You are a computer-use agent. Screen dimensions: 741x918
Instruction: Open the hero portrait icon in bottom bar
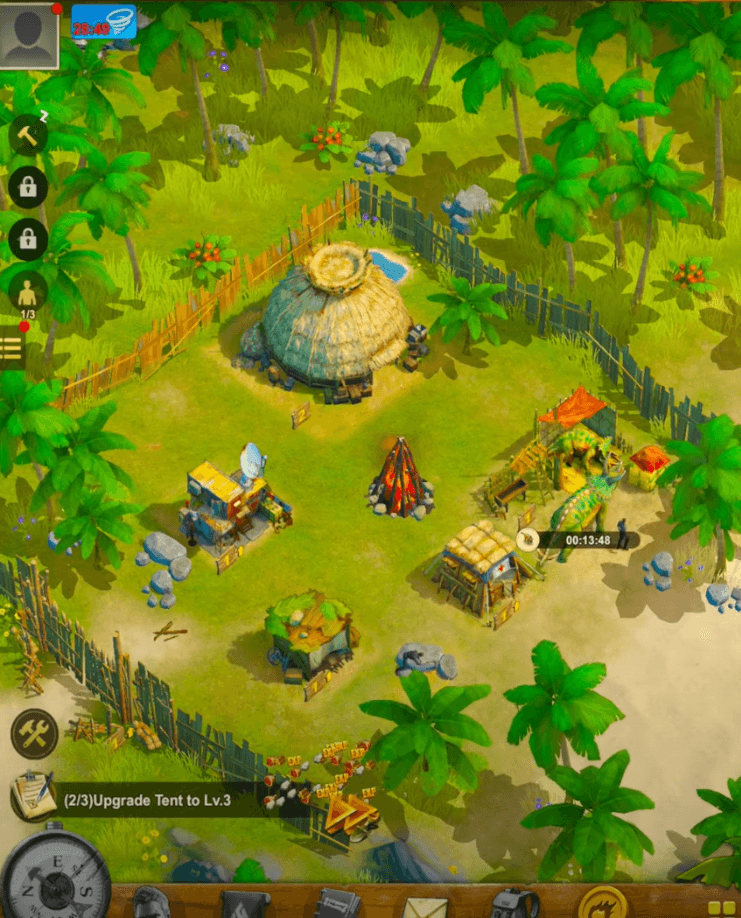pyautogui.click(x=152, y=903)
